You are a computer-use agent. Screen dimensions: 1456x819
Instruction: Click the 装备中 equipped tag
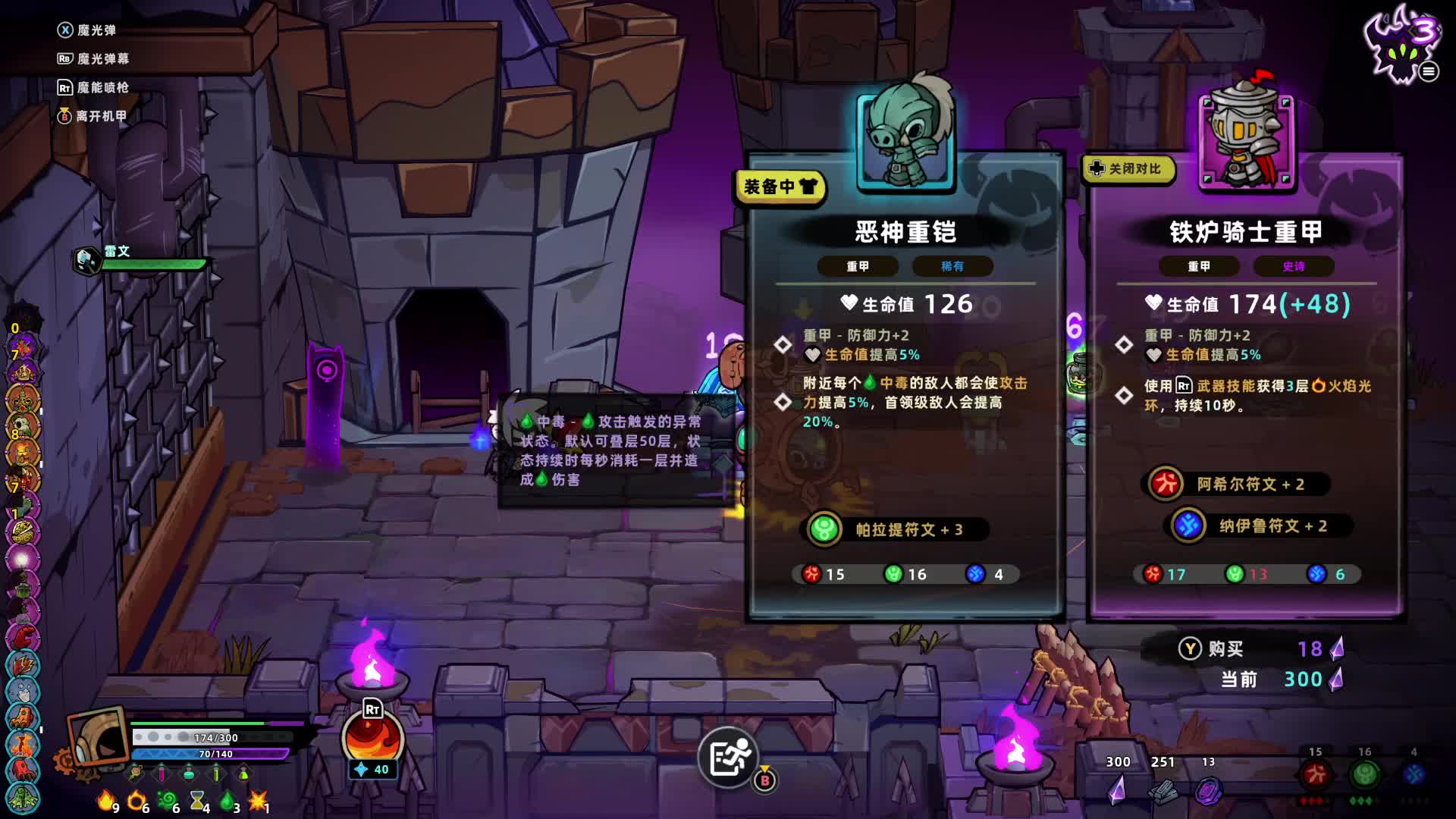780,187
